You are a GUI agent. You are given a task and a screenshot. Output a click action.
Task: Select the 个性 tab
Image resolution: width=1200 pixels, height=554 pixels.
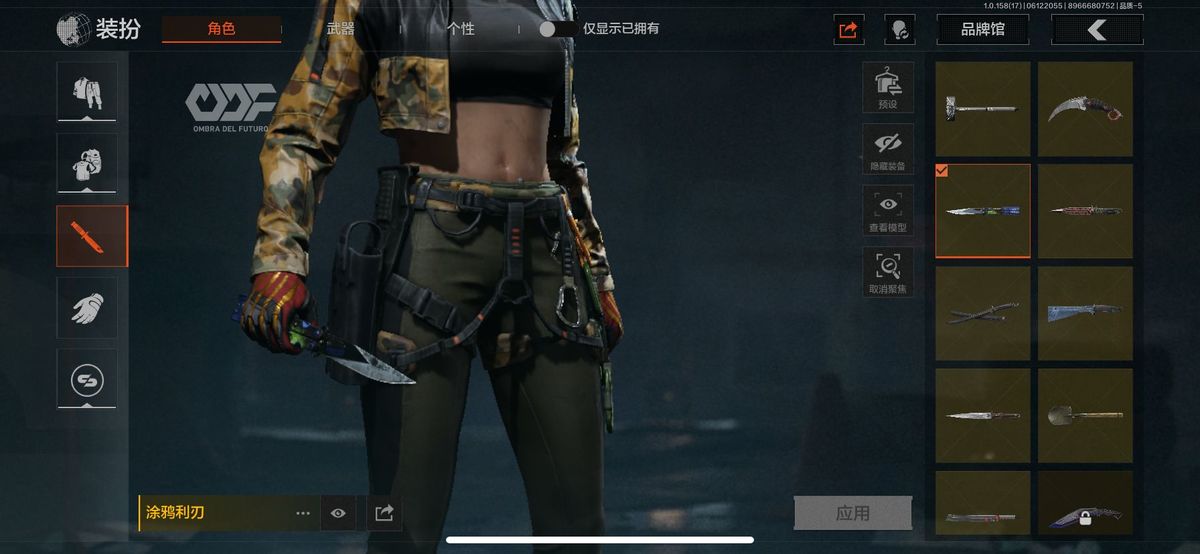coord(461,29)
